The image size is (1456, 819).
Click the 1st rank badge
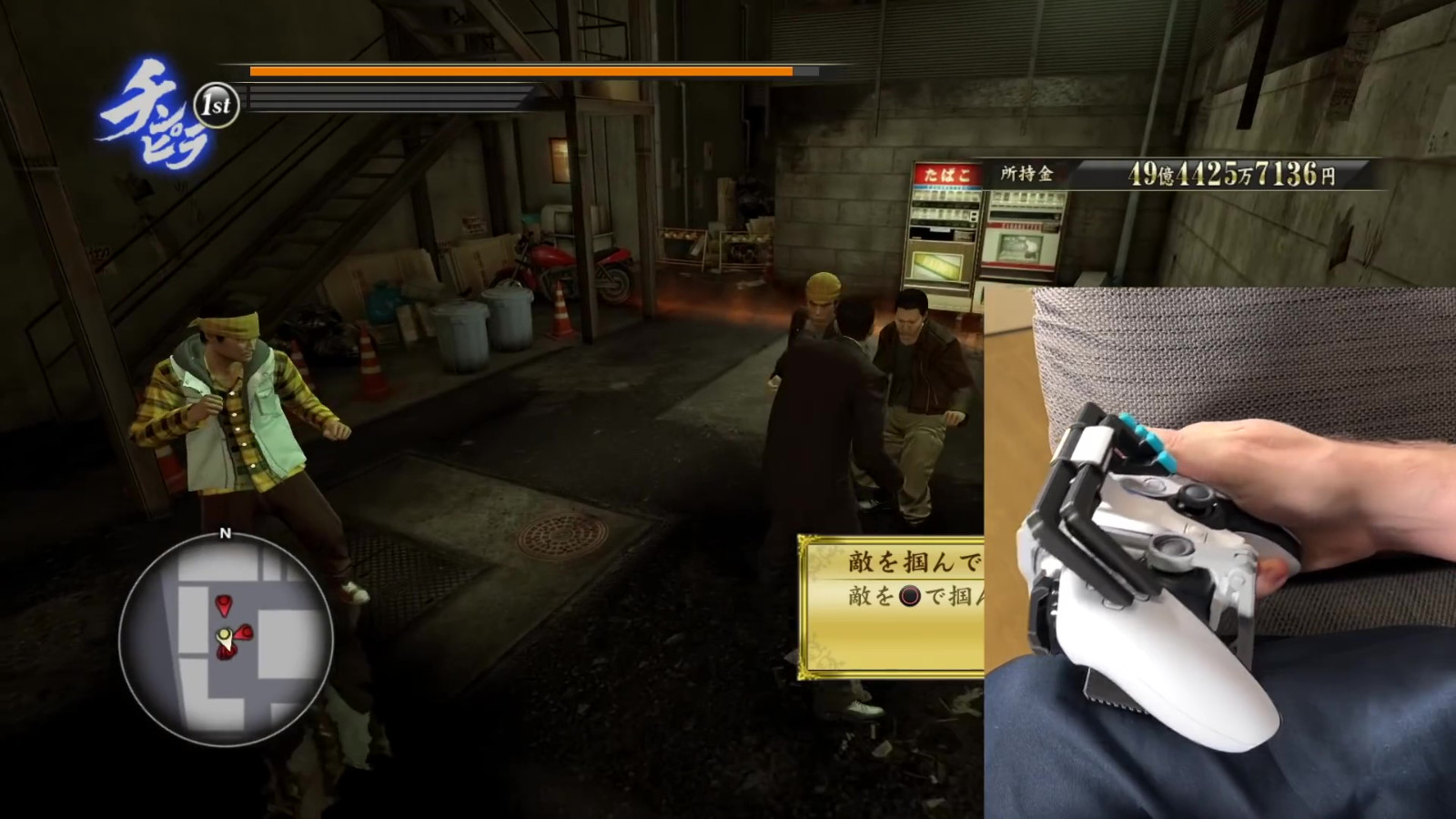(217, 106)
